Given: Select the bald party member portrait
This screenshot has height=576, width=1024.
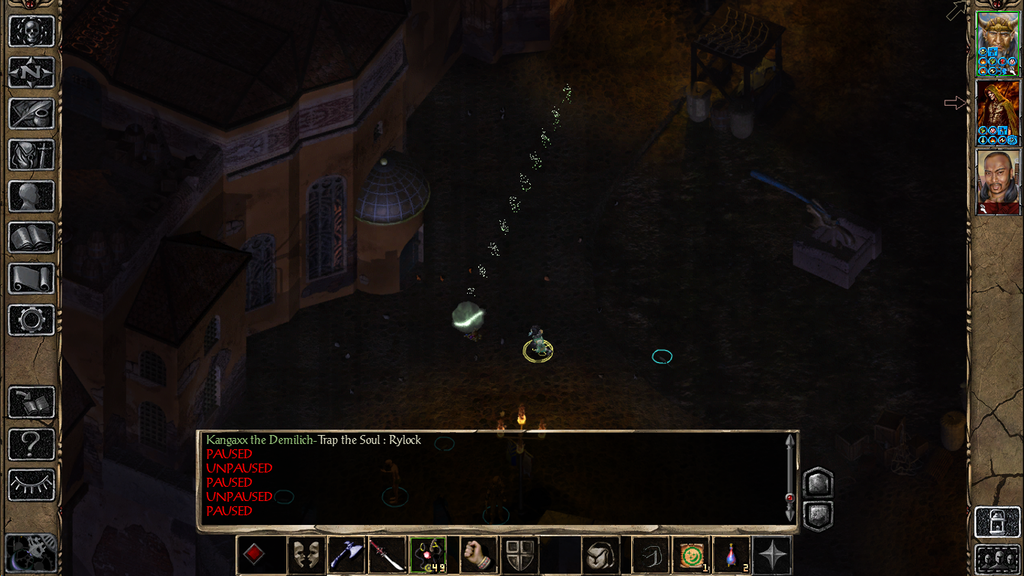Looking at the screenshot, I should coord(997,181).
